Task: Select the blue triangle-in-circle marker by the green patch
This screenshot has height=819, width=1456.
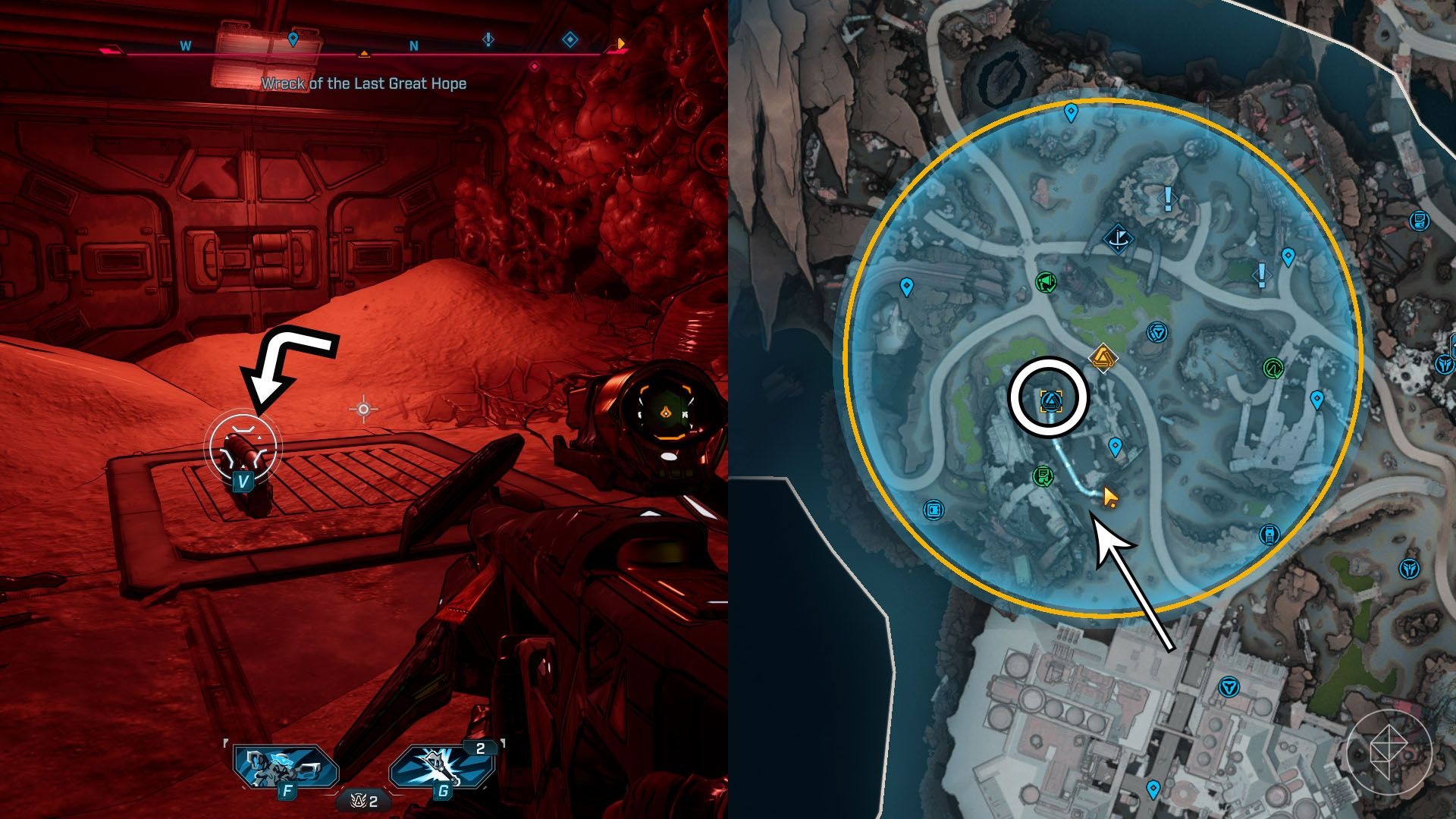Action: (1156, 332)
